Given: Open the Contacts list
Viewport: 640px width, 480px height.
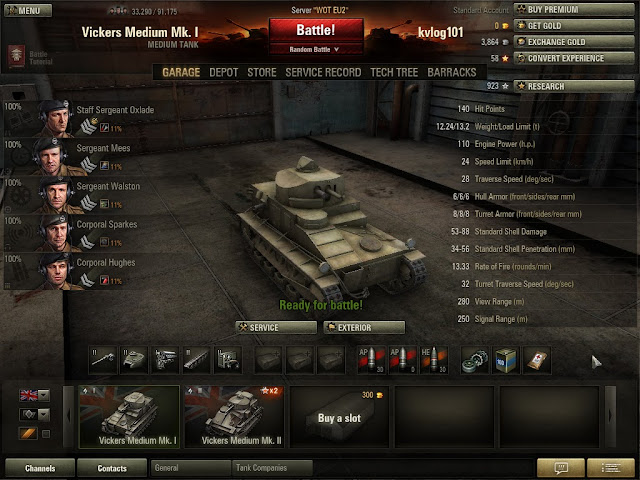Looking at the screenshot, I should (x=112, y=467).
